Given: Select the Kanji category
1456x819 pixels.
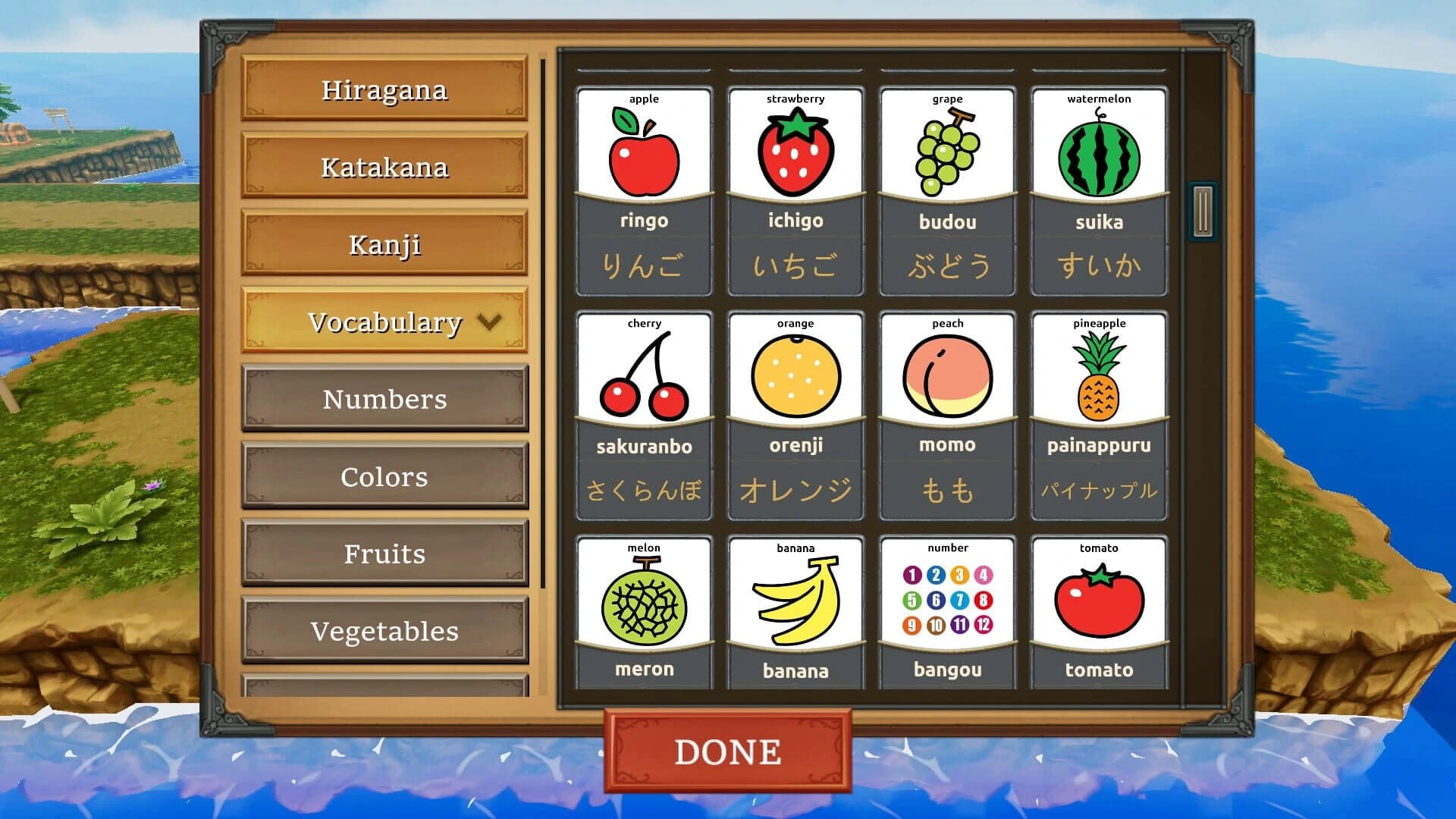Looking at the screenshot, I should (x=384, y=244).
